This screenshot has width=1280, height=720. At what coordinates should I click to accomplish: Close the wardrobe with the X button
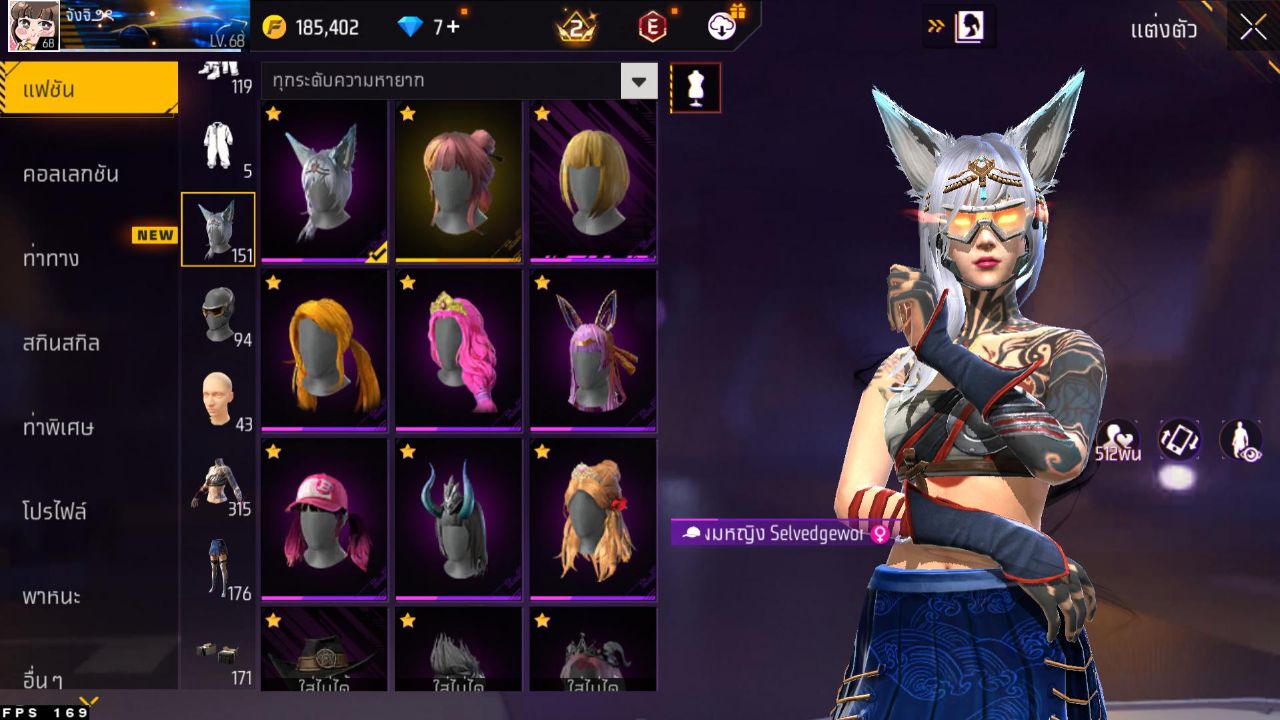click(x=1253, y=28)
